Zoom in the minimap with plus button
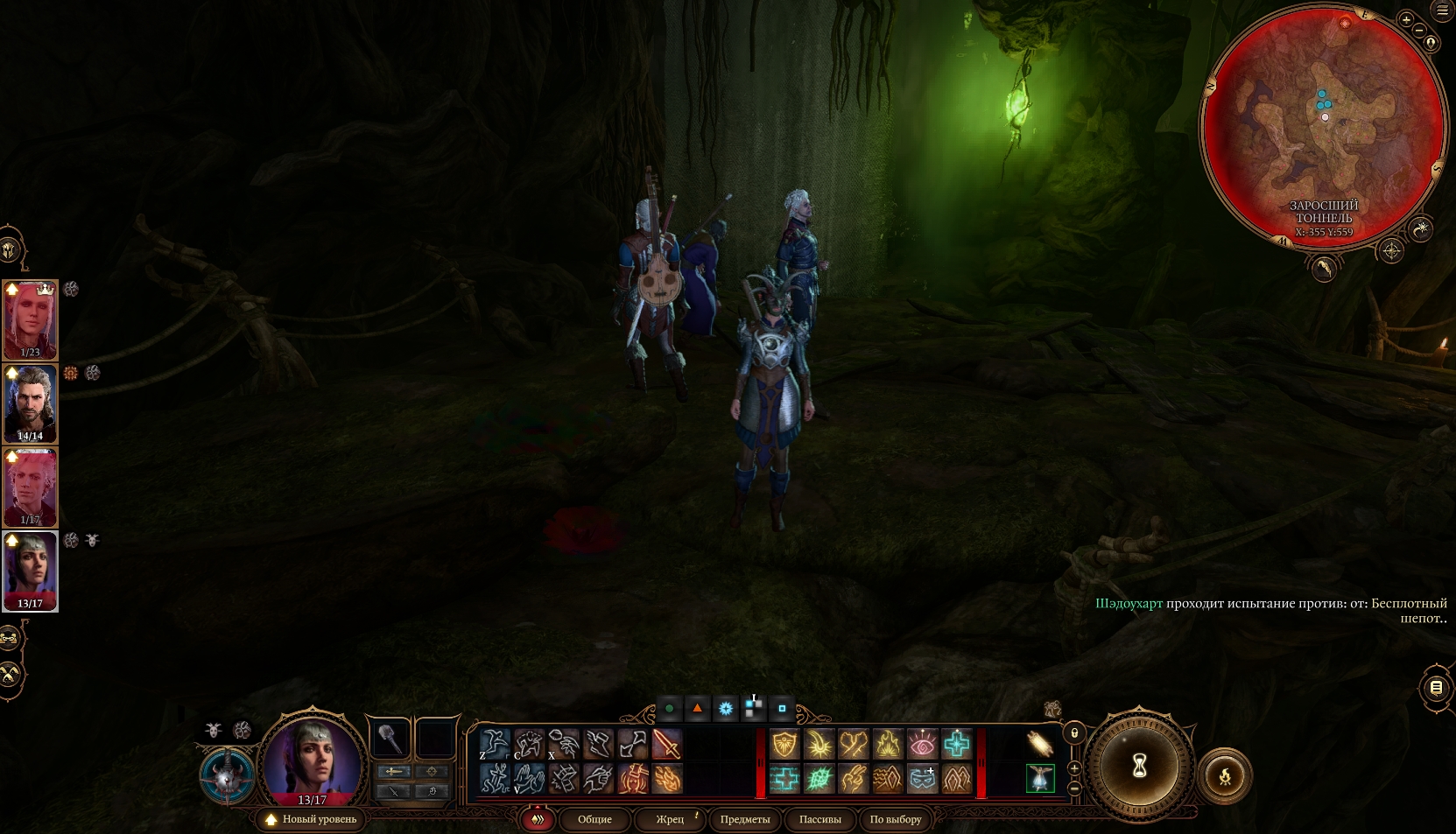The height and width of the screenshot is (834, 1456). [x=1406, y=19]
